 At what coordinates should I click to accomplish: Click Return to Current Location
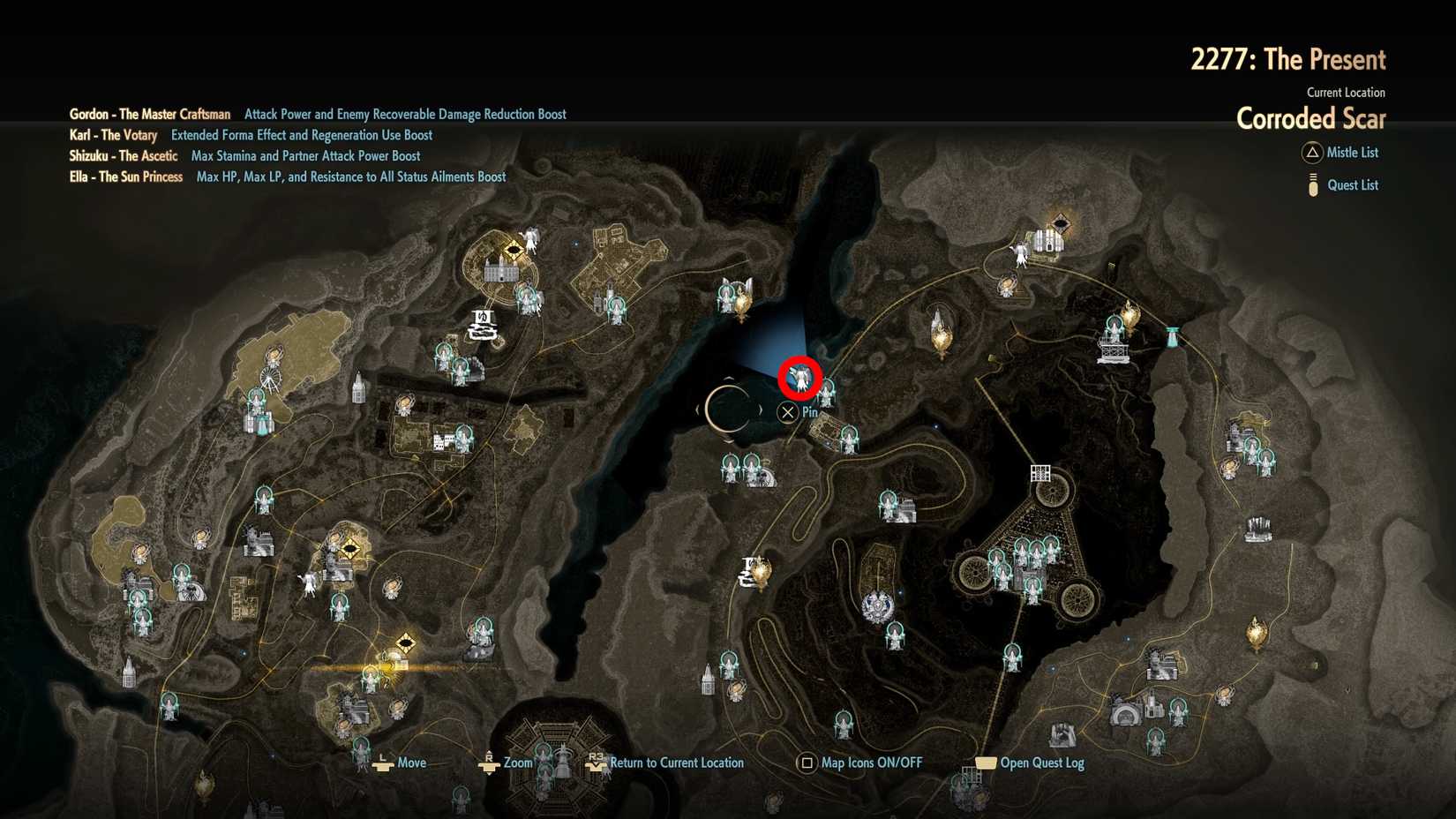click(x=677, y=762)
